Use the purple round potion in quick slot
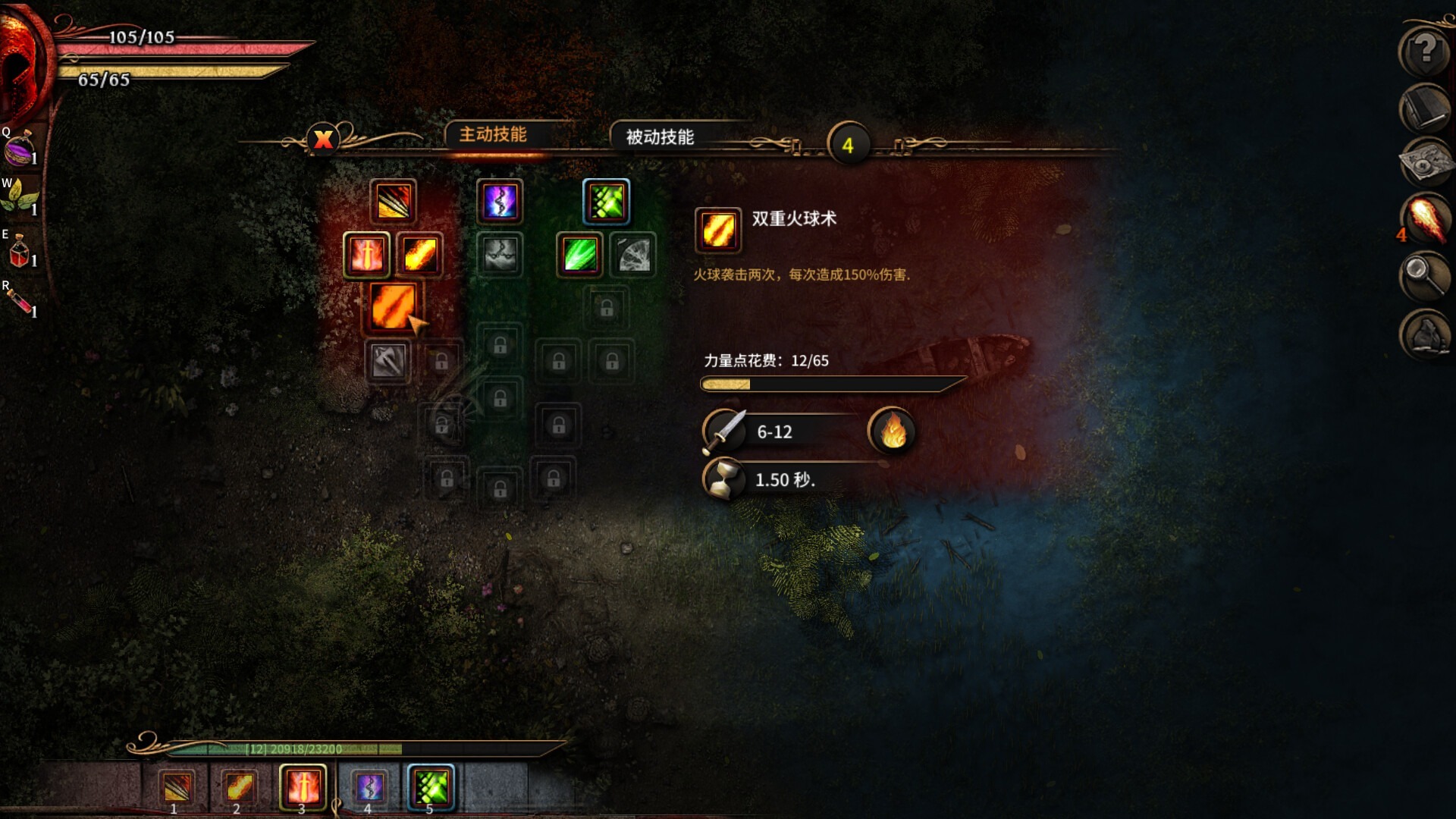 [20, 148]
